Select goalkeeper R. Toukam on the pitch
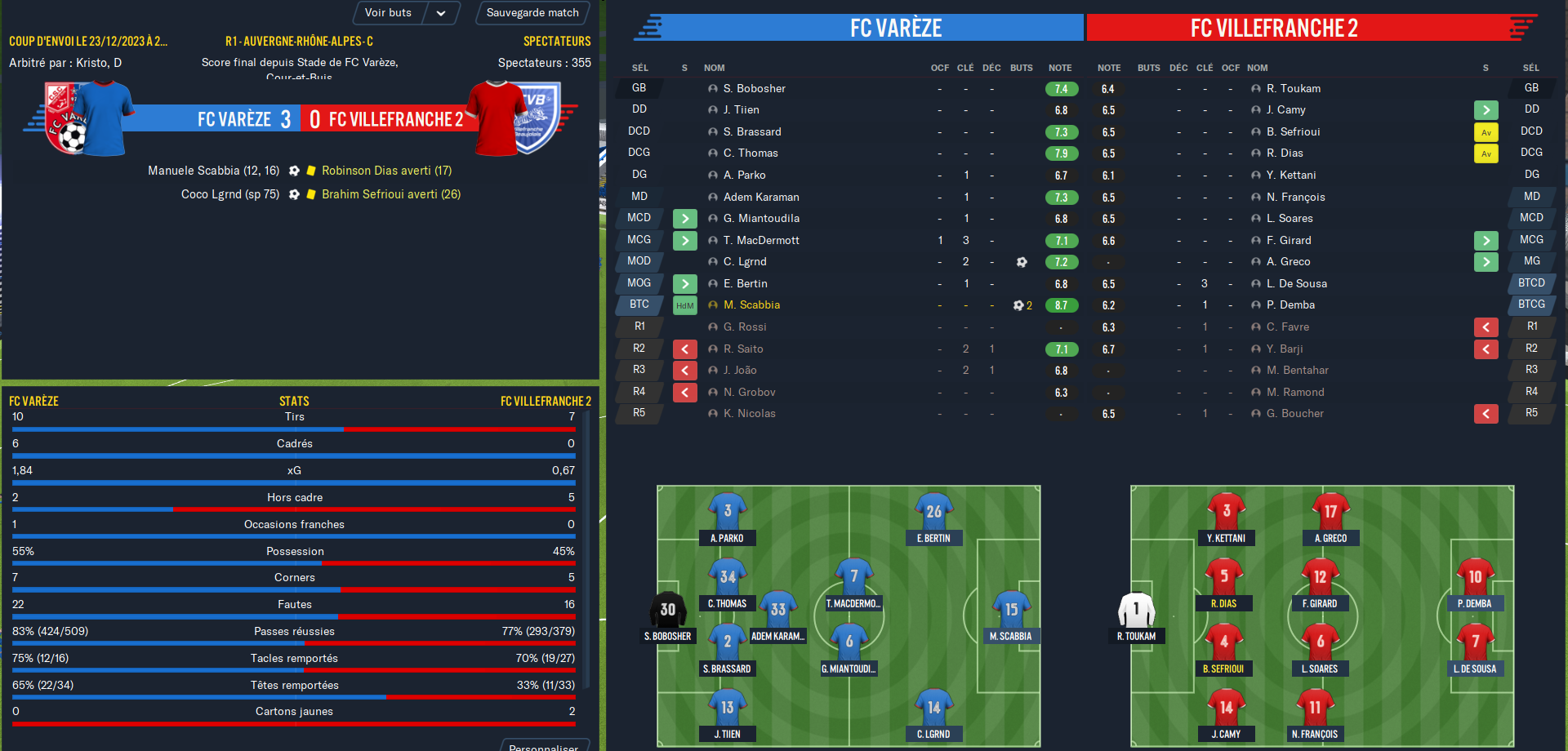 pos(1136,609)
